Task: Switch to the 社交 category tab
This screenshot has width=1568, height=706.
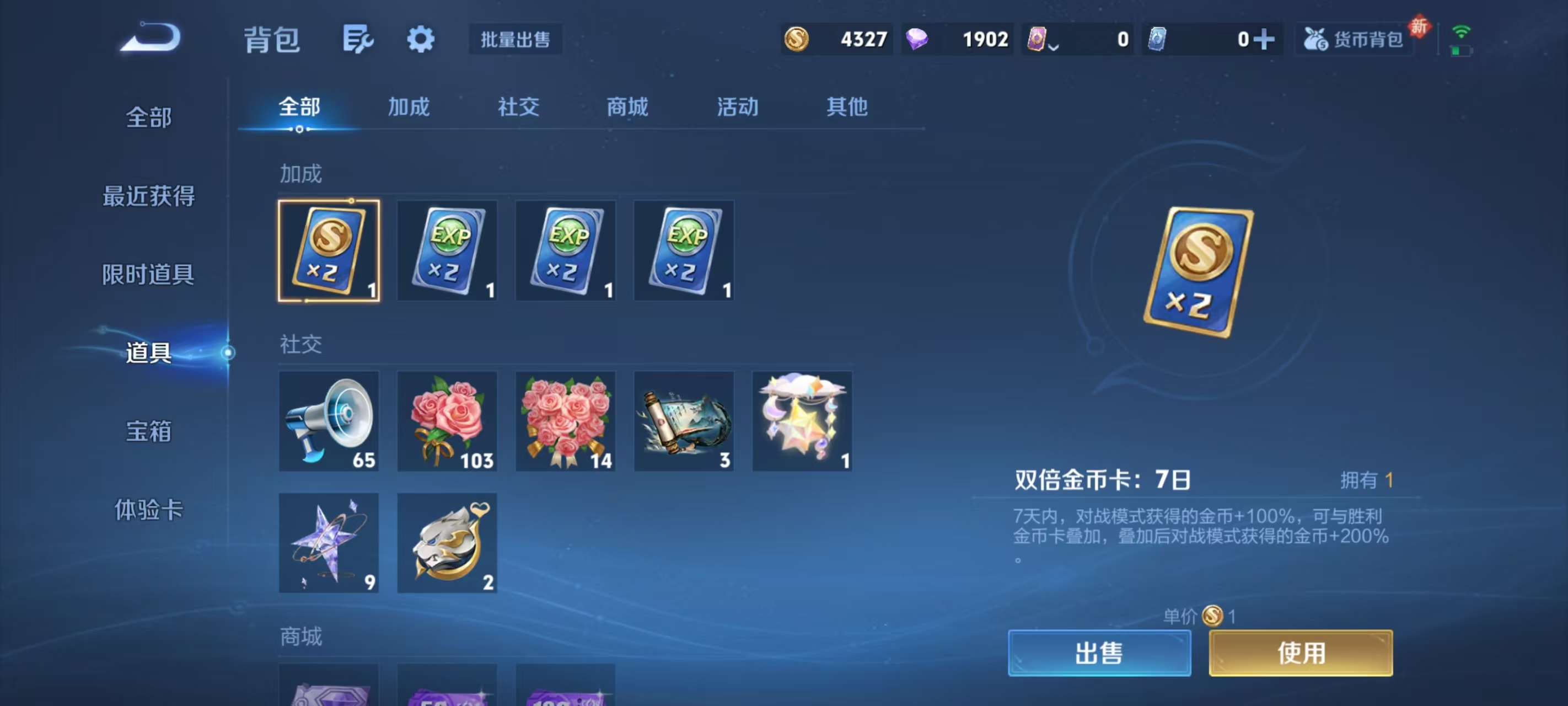Action: pos(518,106)
